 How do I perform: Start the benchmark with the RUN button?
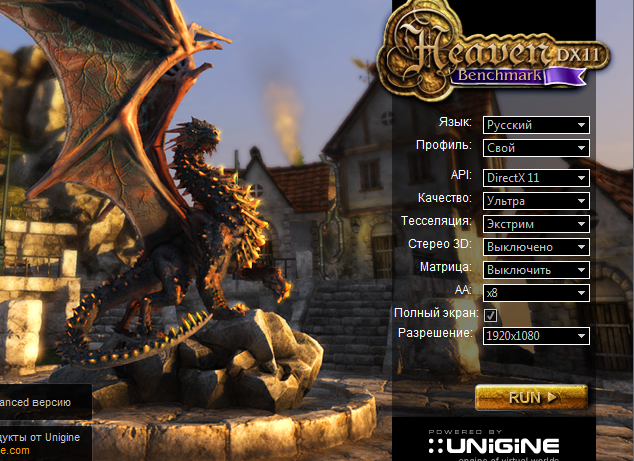tap(531, 397)
